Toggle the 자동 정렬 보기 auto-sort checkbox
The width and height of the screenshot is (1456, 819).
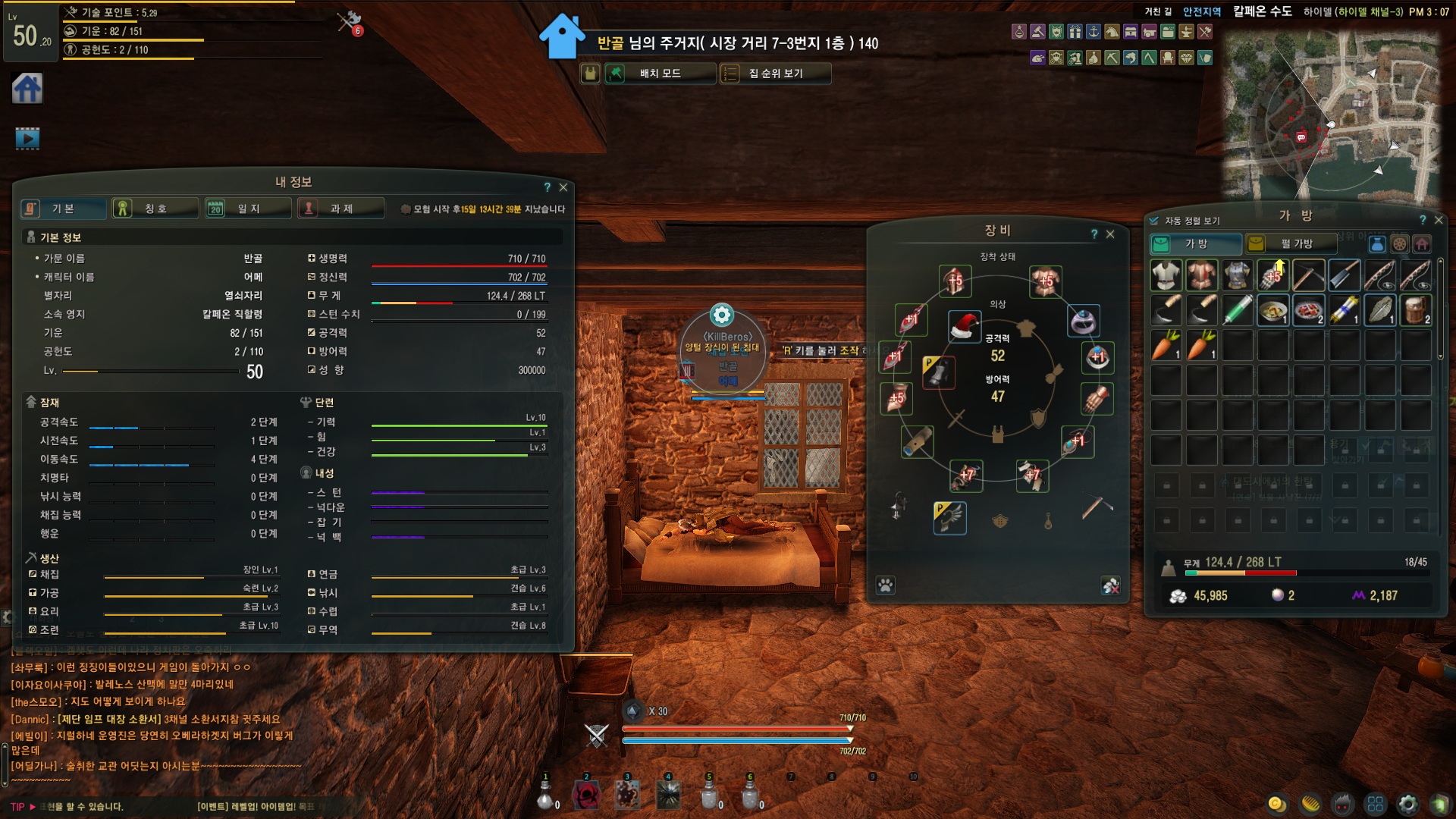1154,221
